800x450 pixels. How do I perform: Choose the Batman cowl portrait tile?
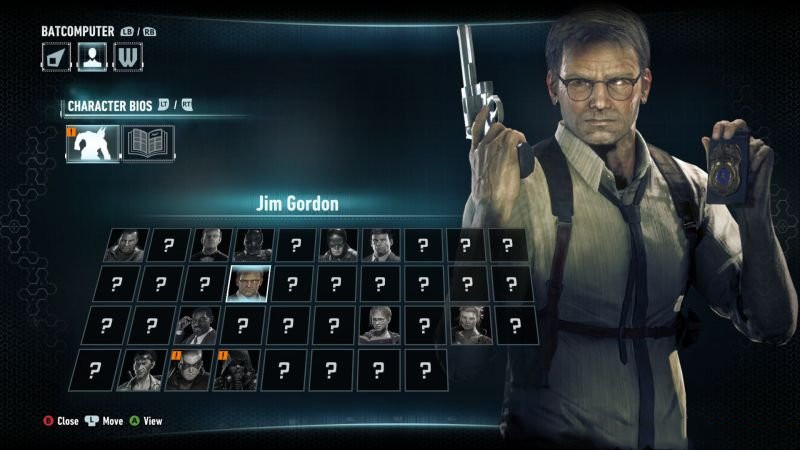pyautogui.click(x=337, y=245)
